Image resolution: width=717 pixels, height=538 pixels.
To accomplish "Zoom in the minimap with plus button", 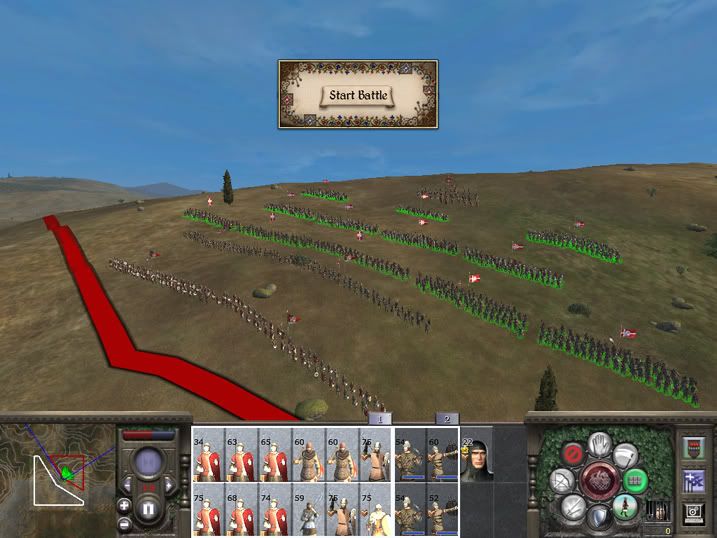I will 124,505.
